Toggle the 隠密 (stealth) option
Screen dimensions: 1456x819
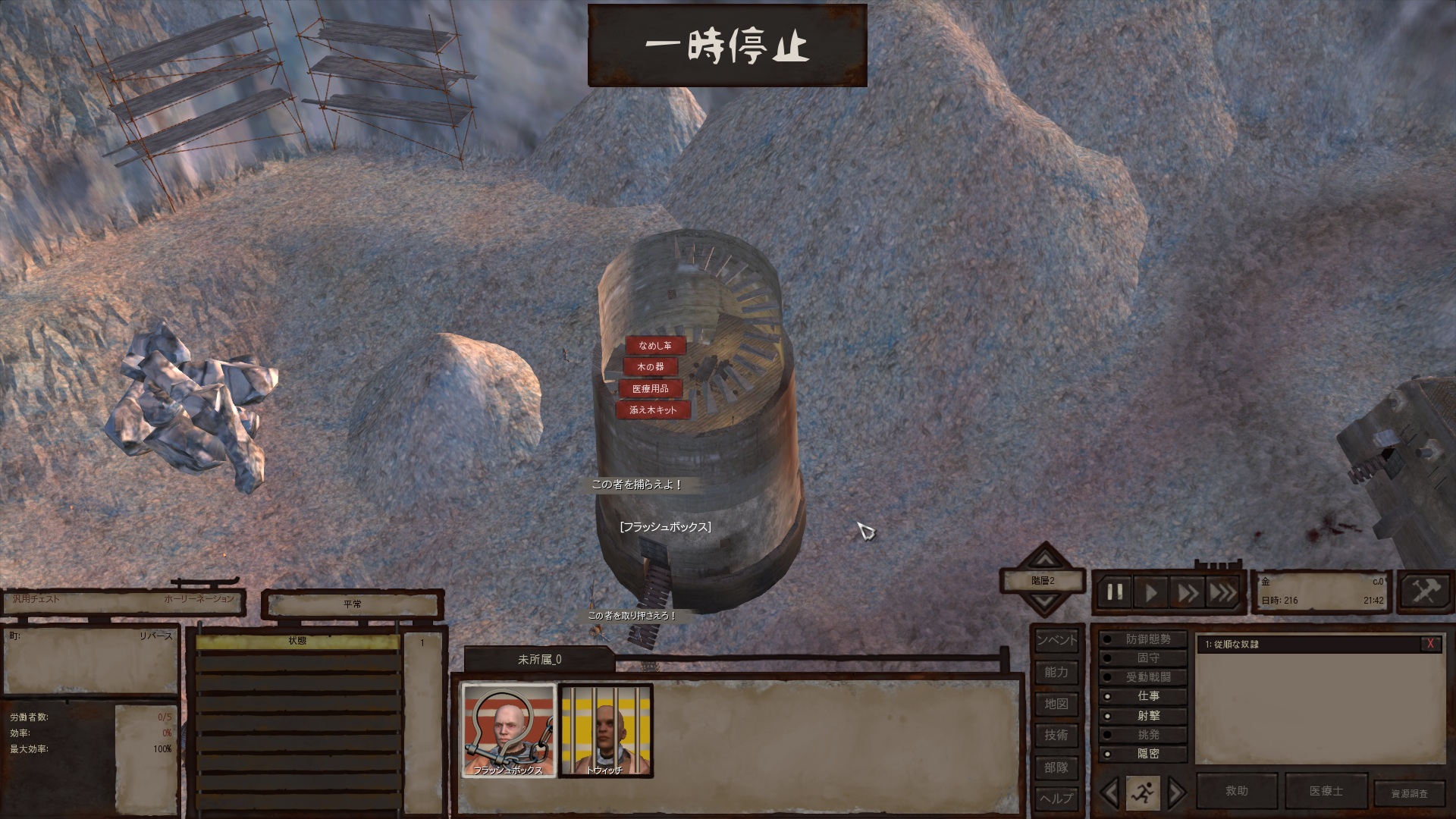(x=1148, y=754)
